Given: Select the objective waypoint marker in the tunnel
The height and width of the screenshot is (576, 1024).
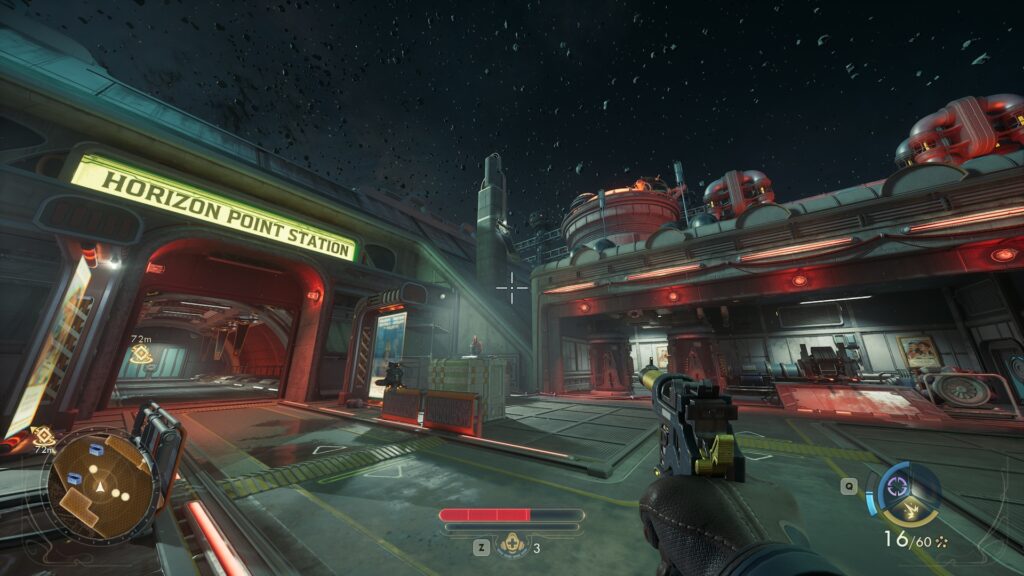Looking at the screenshot, I should [x=141, y=355].
